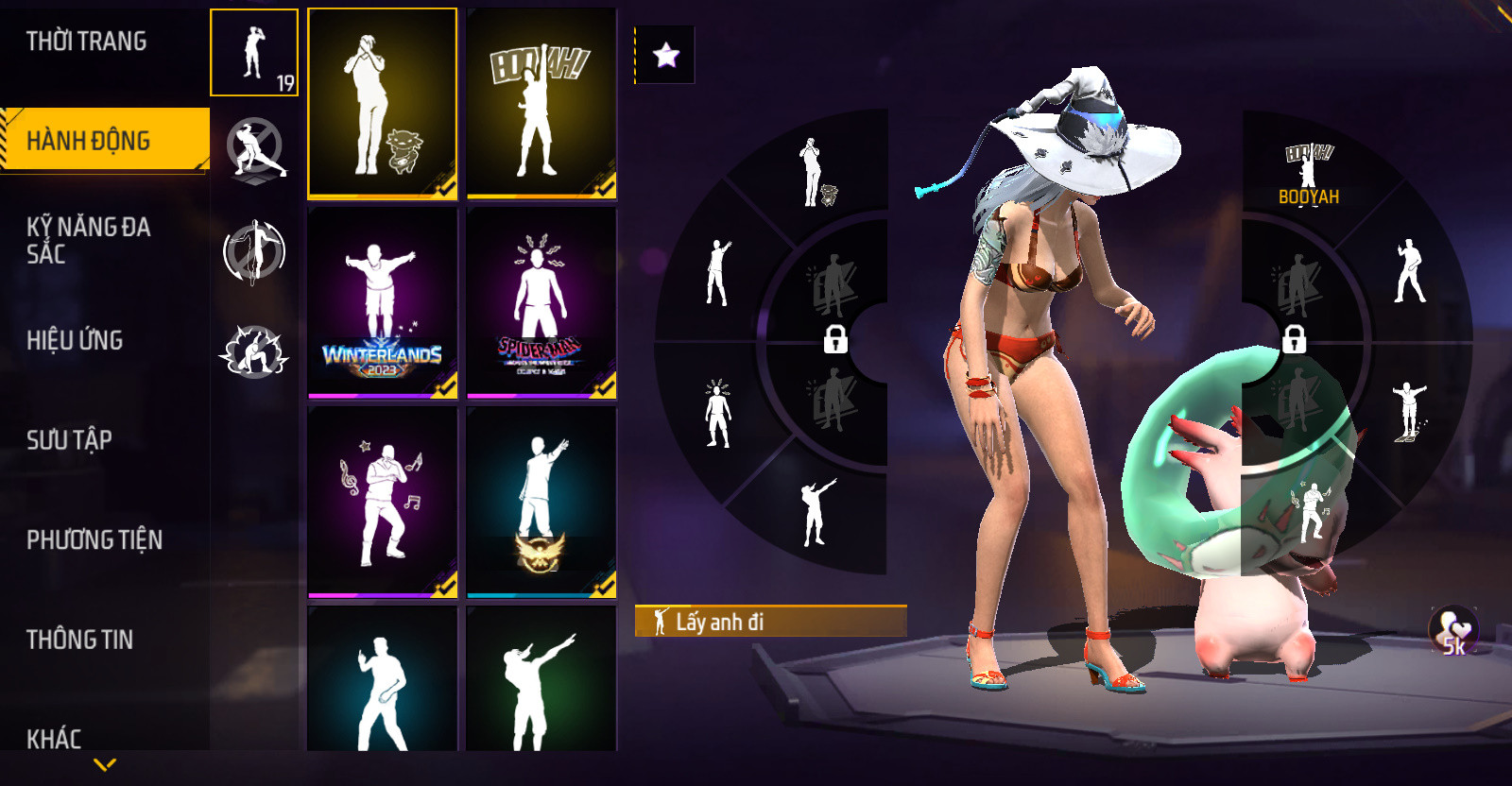Viewport: 1512px width, 786px height.
Task: Expand the menu with the yellow down arrow
Action: pyautogui.click(x=105, y=764)
